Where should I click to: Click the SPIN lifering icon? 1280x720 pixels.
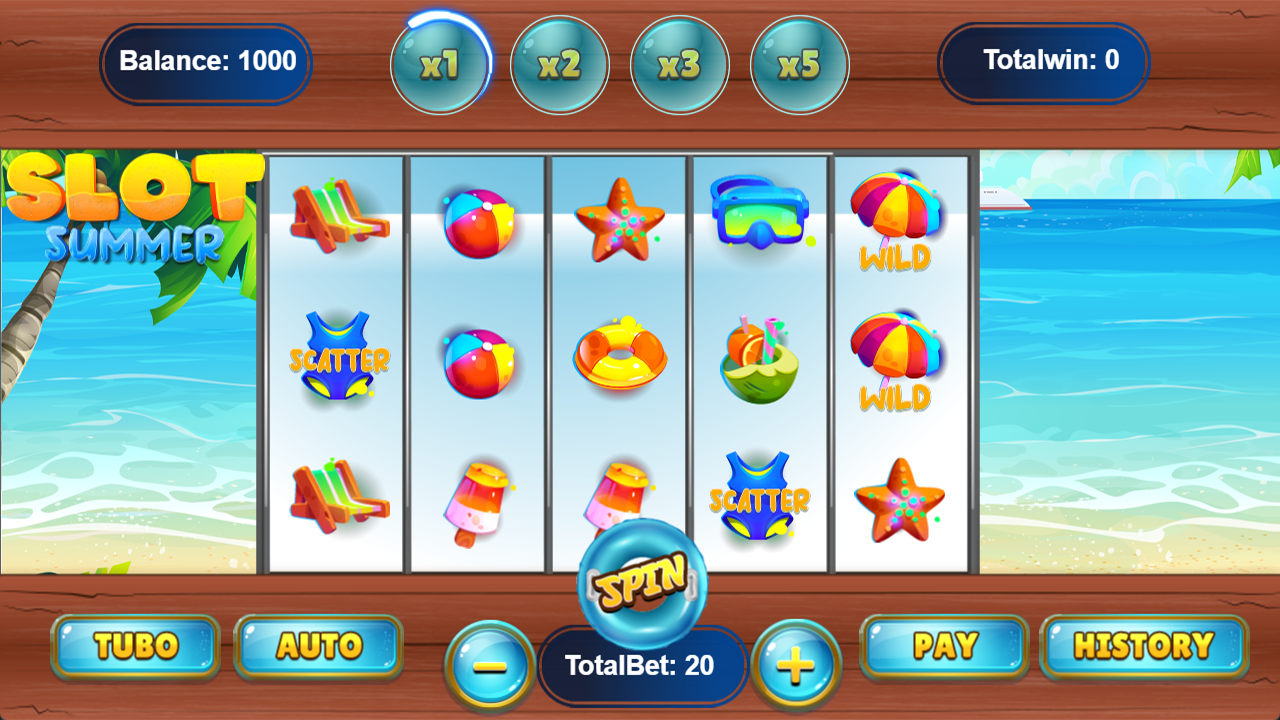(x=640, y=585)
